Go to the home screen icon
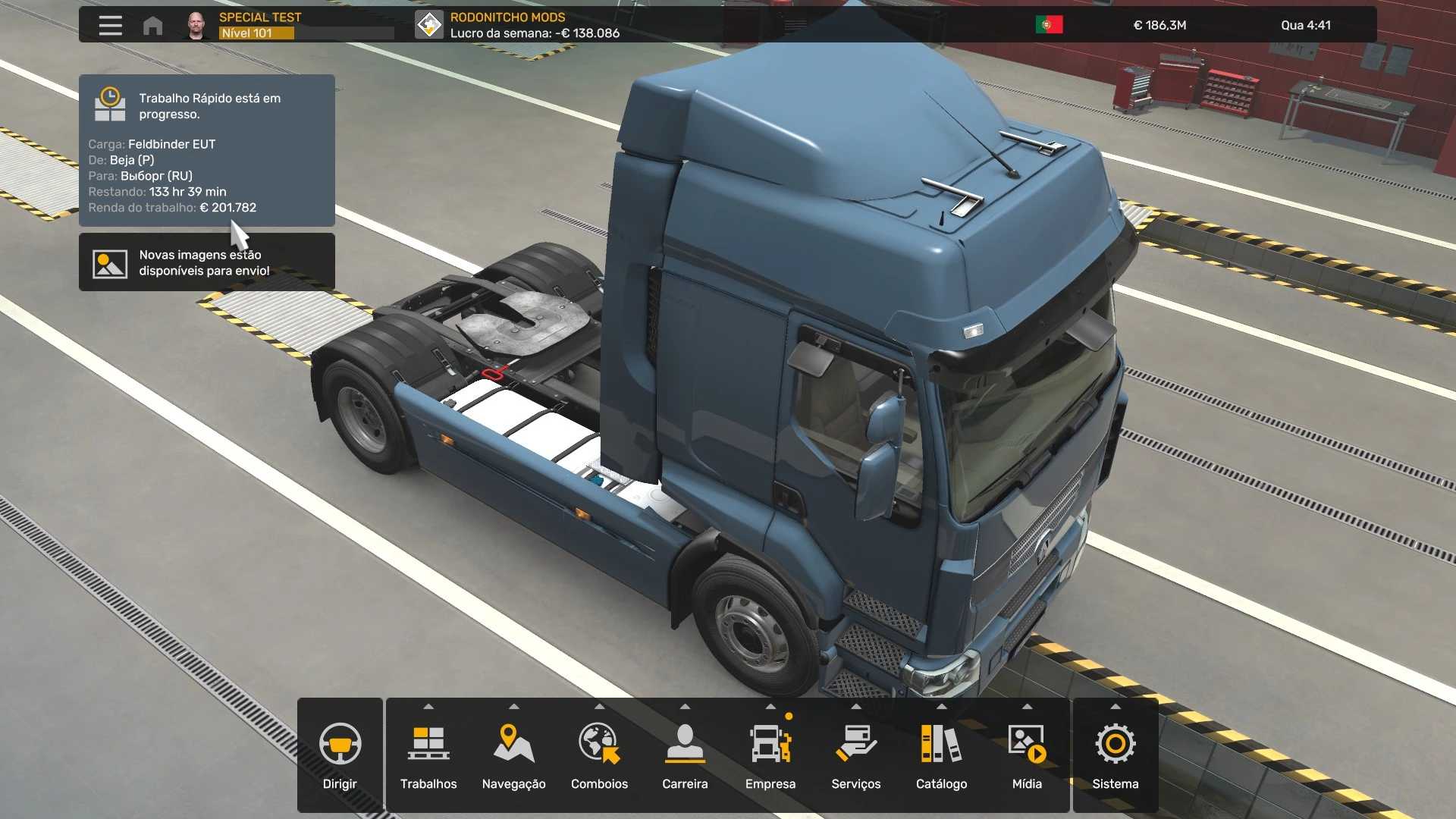The height and width of the screenshot is (819, 1456). click(152, 26)
